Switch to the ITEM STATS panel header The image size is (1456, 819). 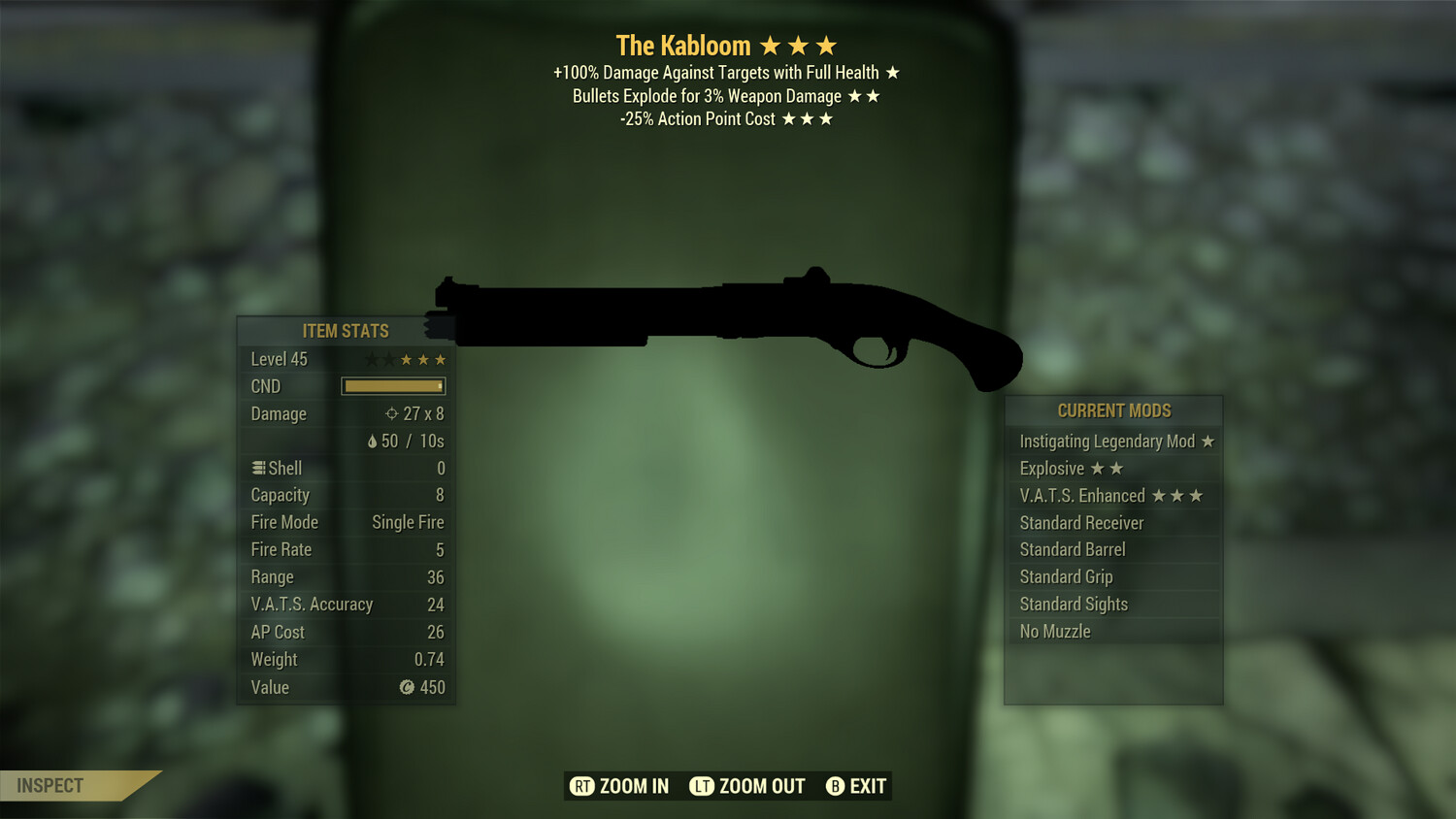345,331
